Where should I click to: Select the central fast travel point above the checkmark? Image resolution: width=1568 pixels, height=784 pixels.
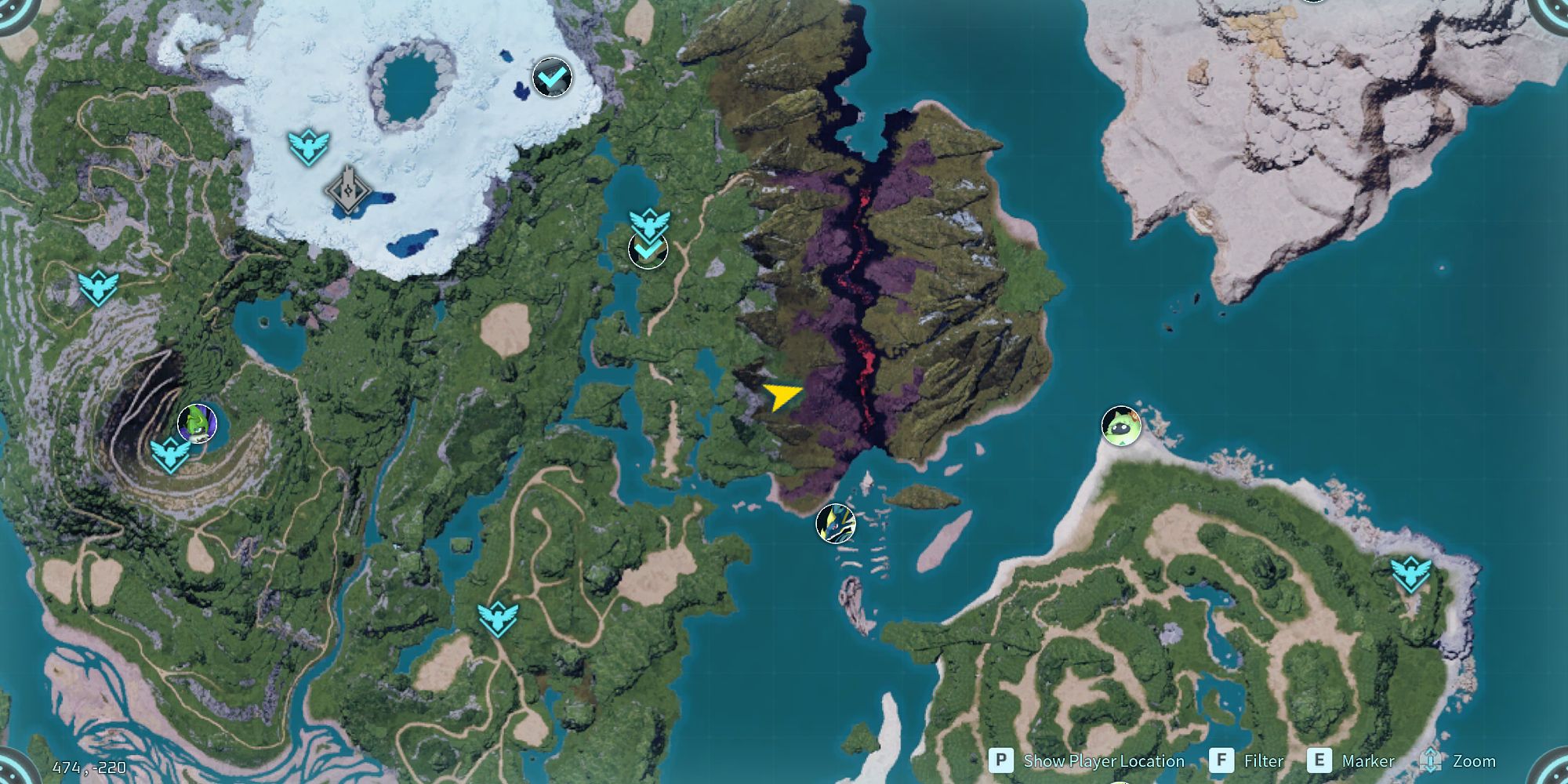(x=648, y=221)
